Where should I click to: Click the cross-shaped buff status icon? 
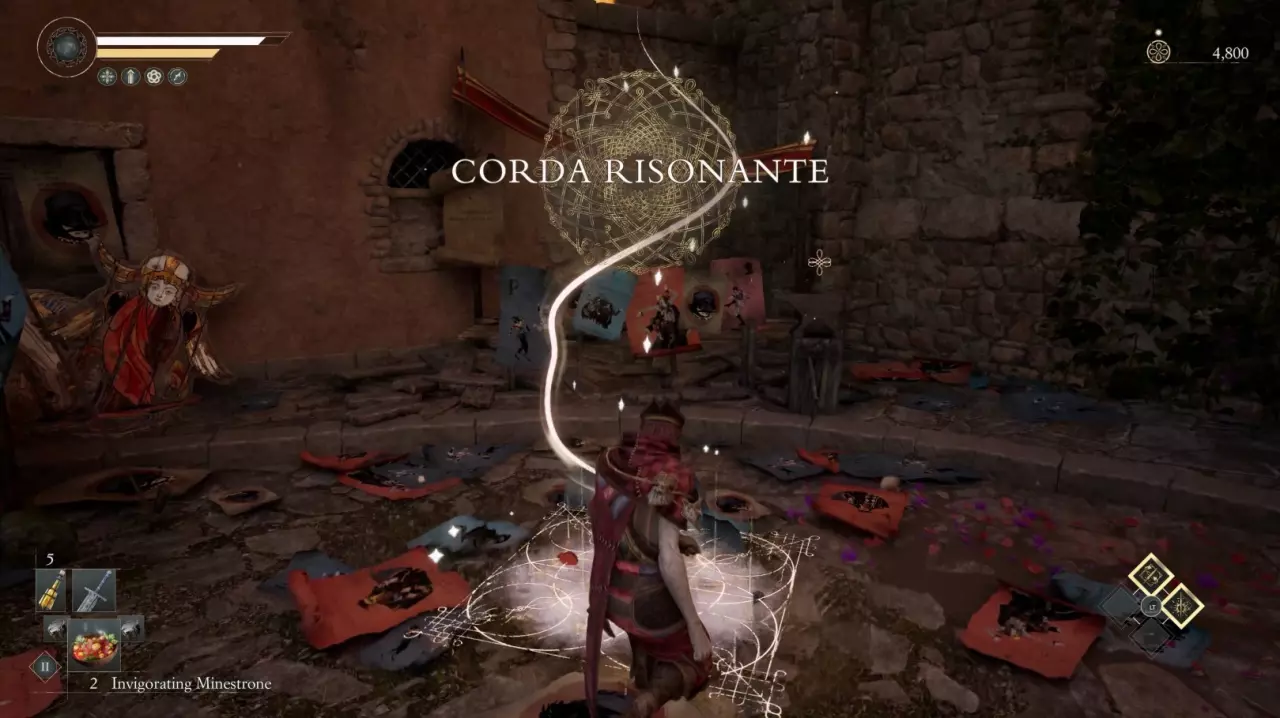107,76
